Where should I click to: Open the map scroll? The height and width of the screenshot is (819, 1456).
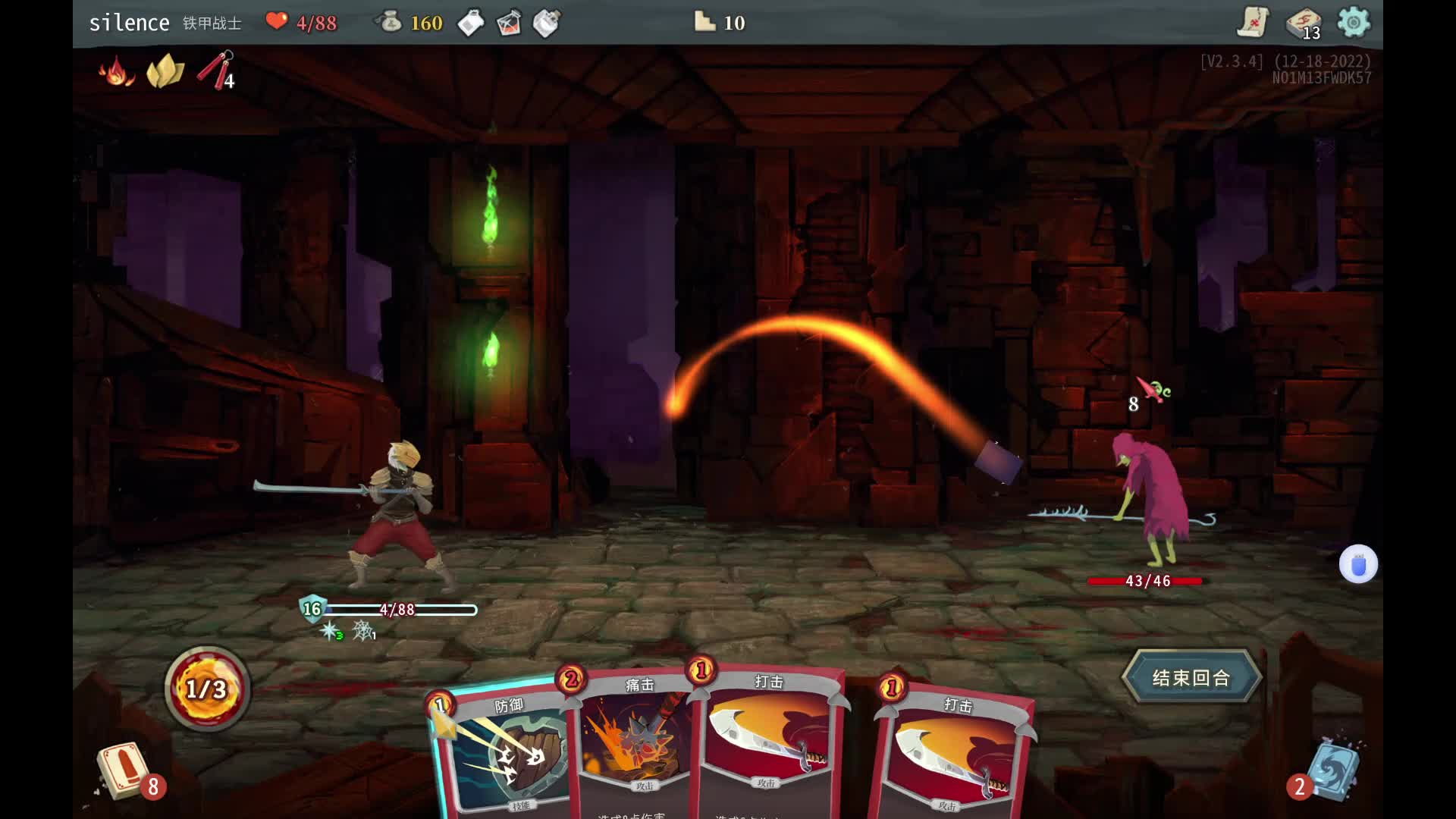tap(1253, 23)
